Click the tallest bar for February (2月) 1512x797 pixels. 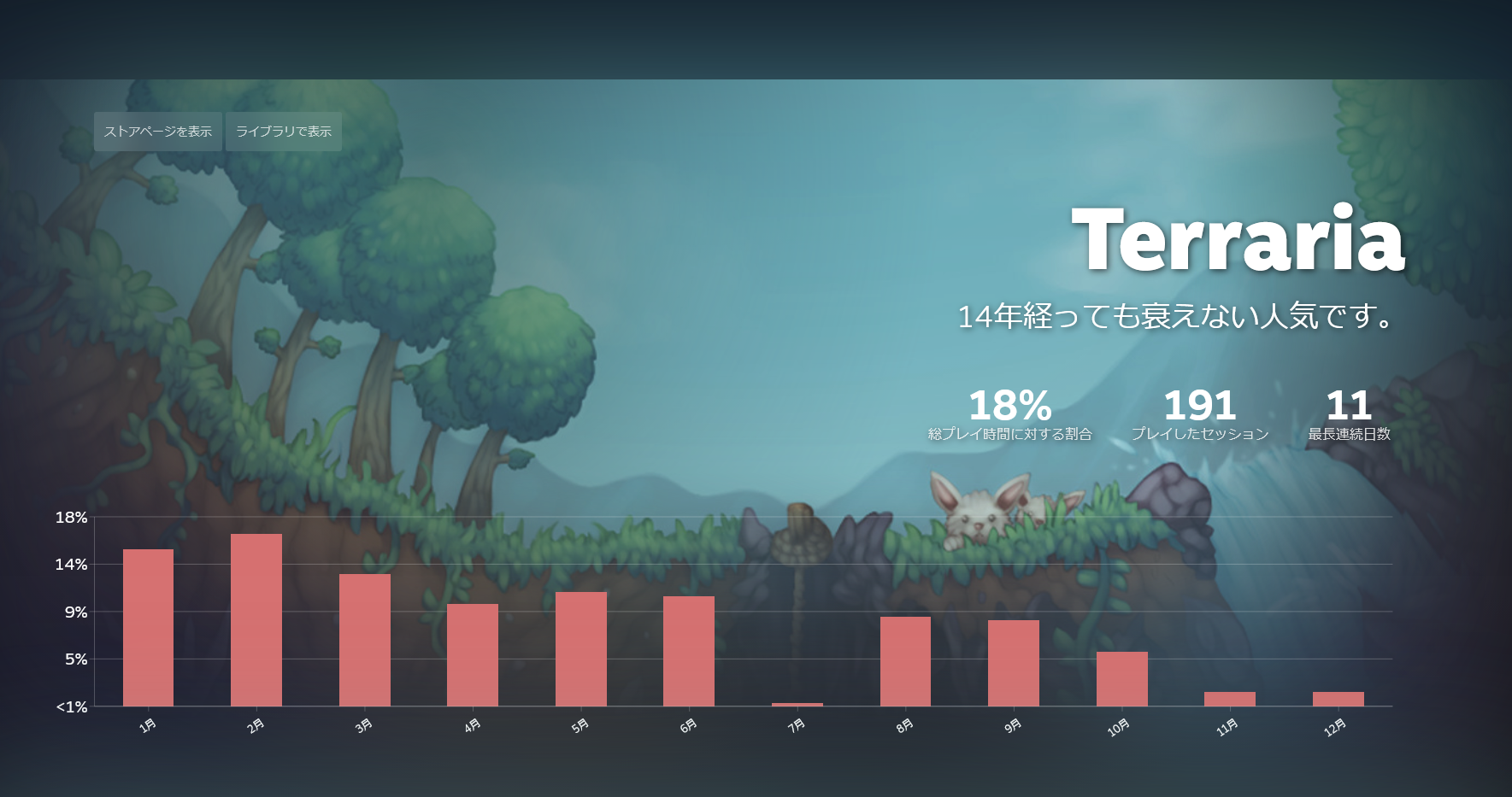tap(256, 619)
